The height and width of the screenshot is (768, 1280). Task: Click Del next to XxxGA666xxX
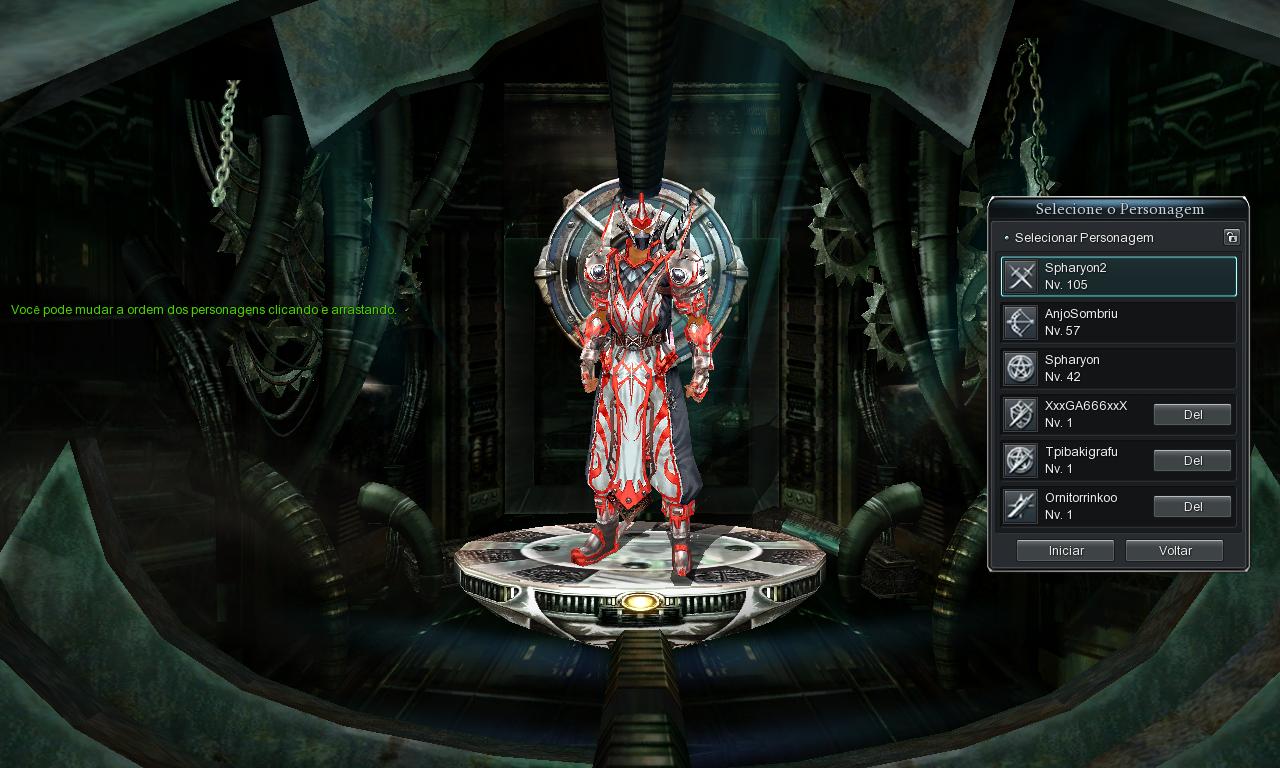pos(1192,414)
